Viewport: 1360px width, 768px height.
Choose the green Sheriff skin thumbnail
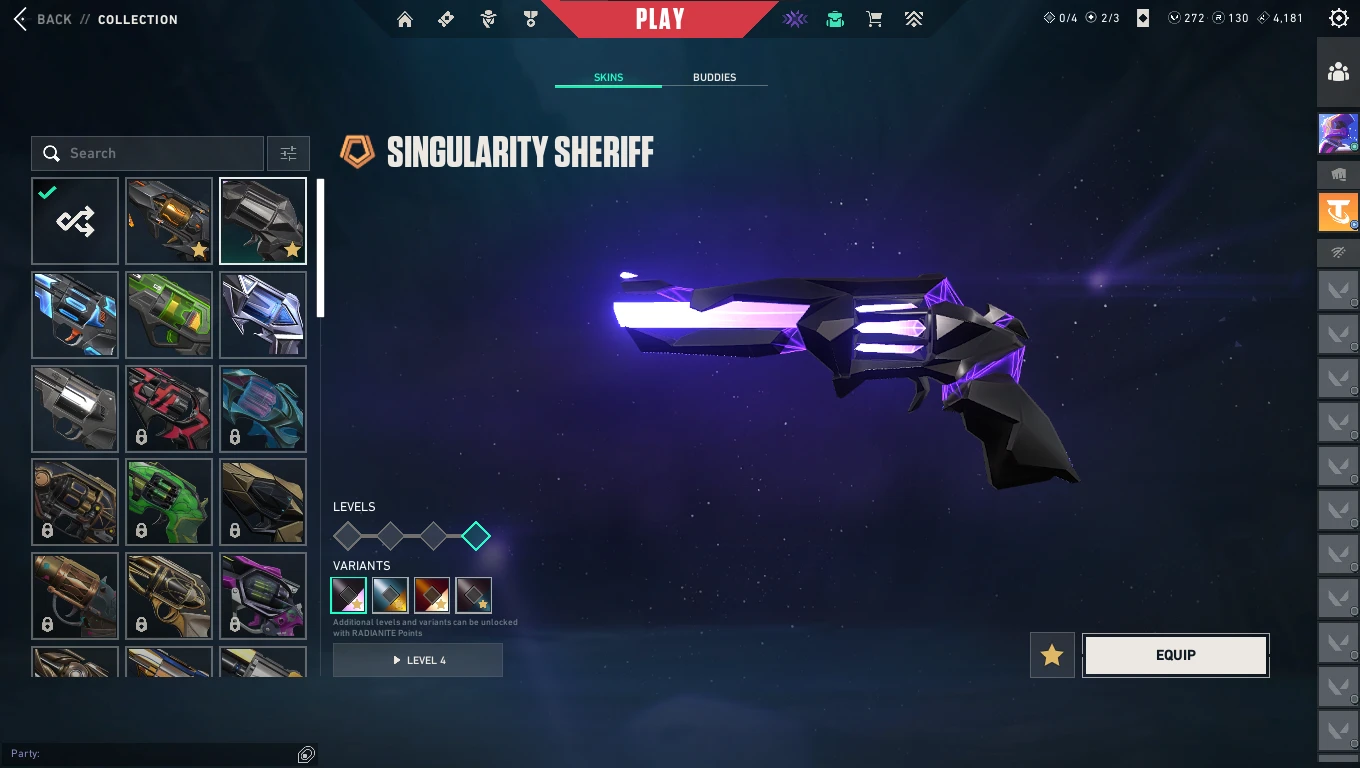169,315
